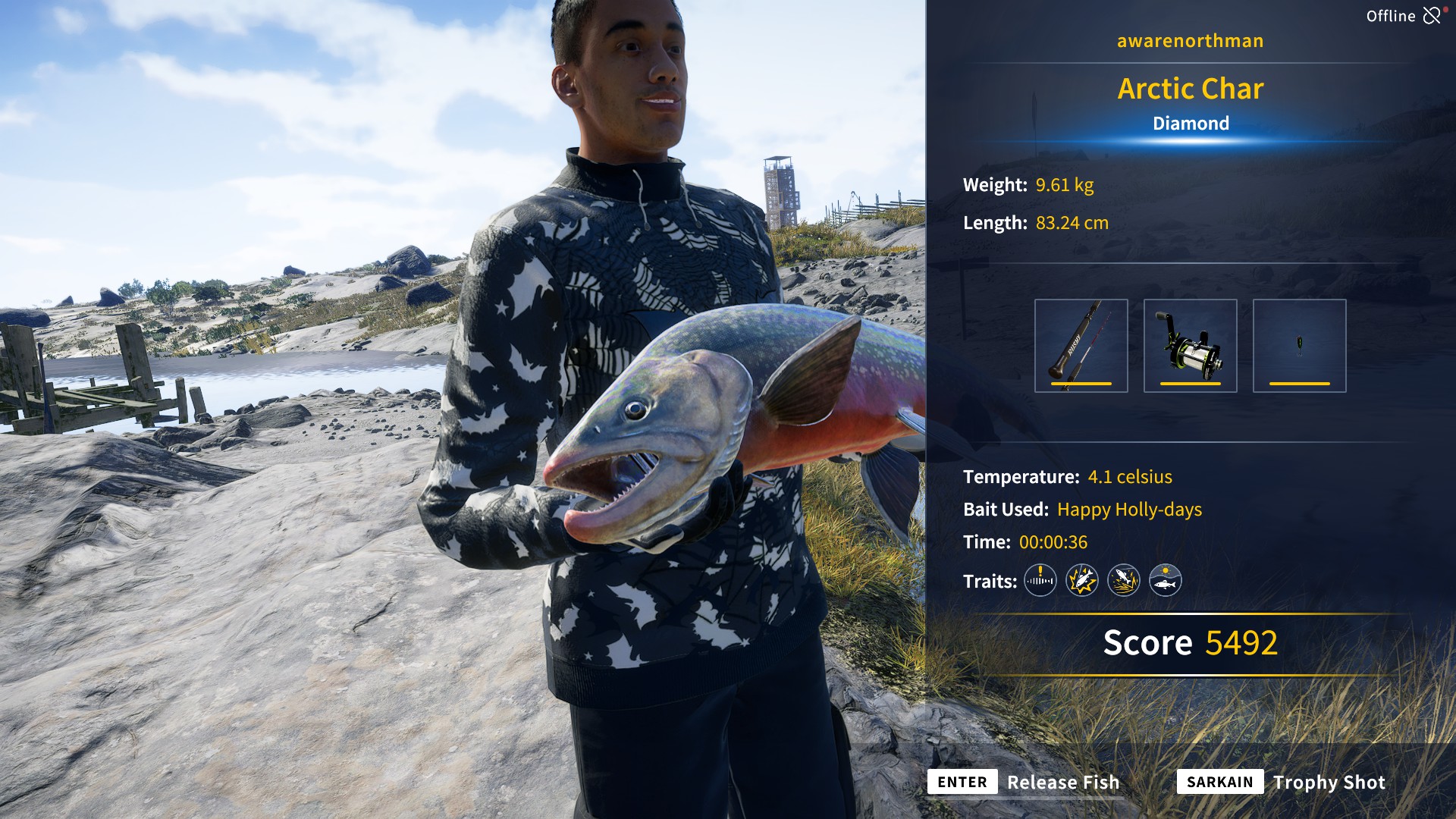Image resolution: width=1456 pixels, height=819 pixels.
Task: Click the awarenorthman username
Action: (x=1190, y=41)
